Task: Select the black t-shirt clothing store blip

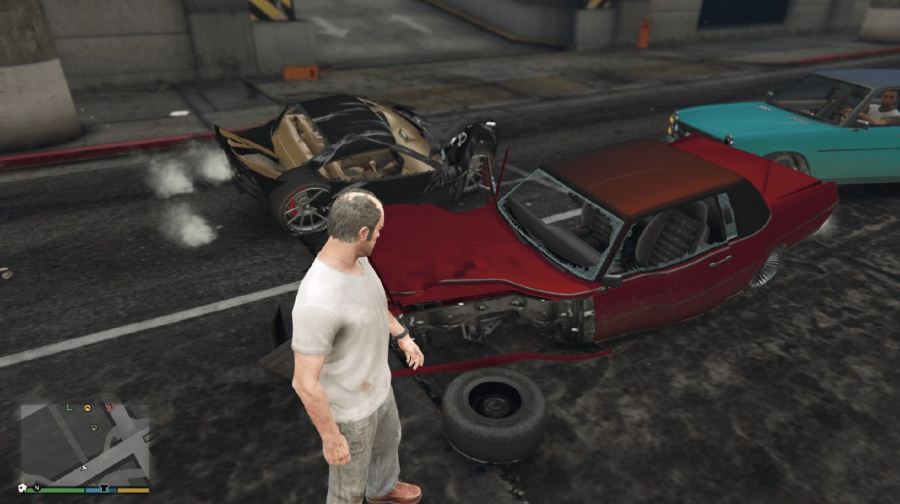Action: coord(104,488)
